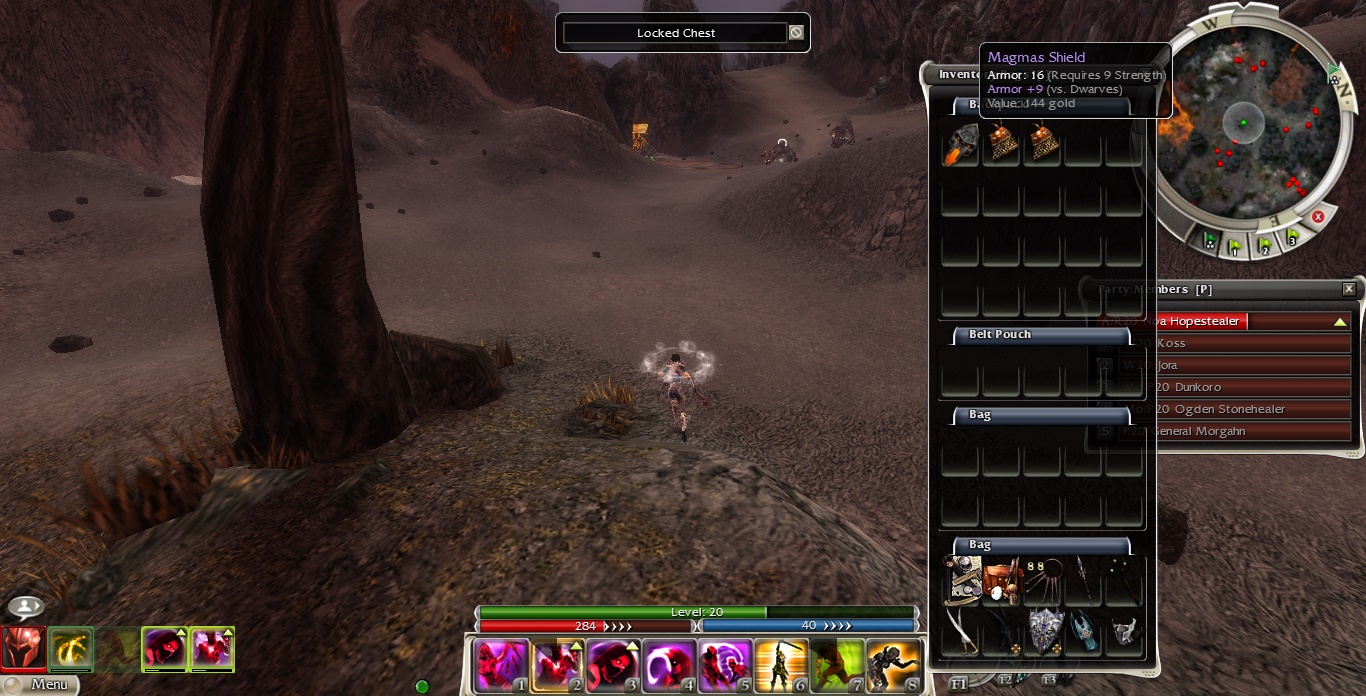Click the compass minimap

tap(1243, 123)
